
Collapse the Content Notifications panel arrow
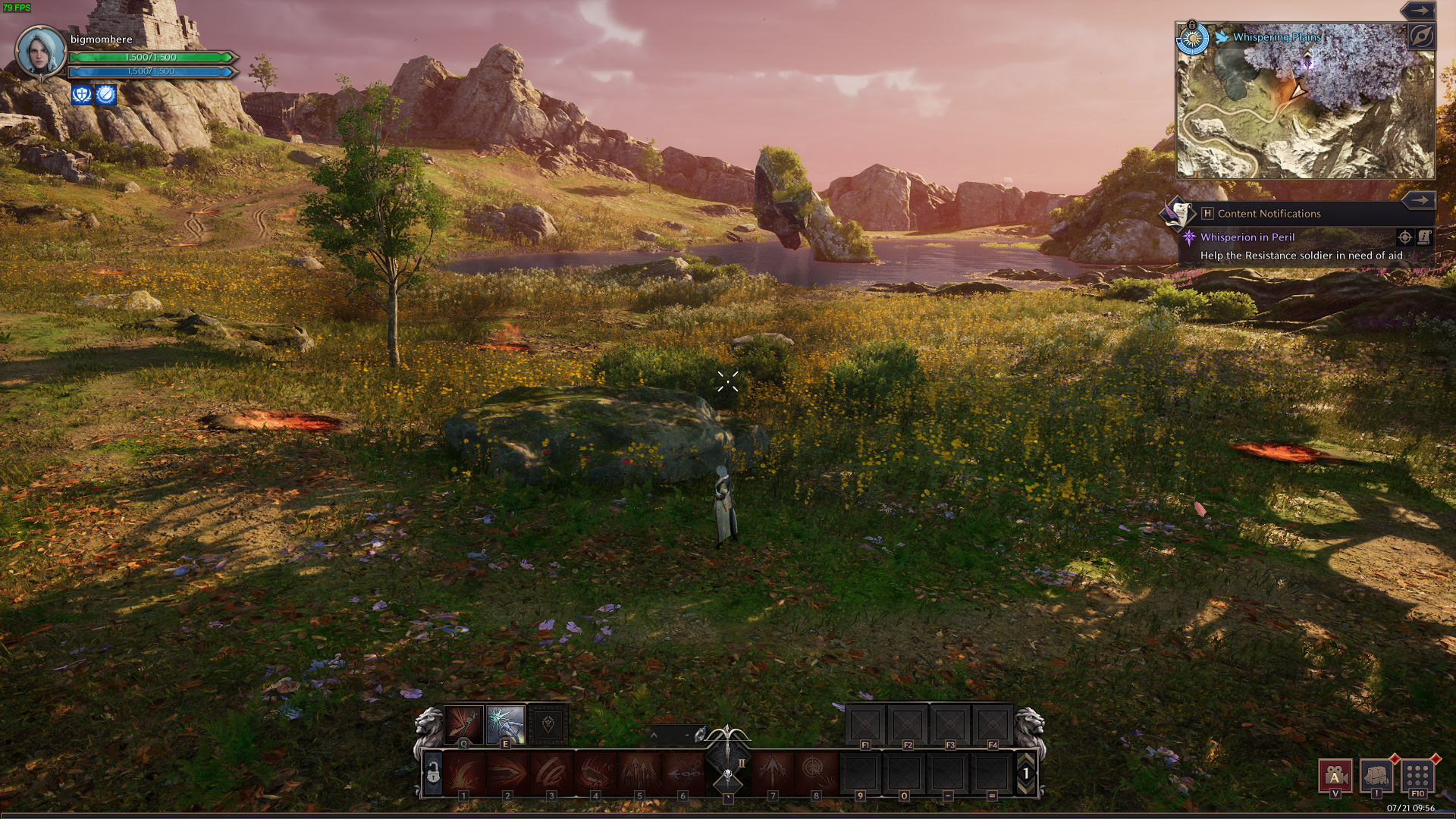coord(1418,200)
